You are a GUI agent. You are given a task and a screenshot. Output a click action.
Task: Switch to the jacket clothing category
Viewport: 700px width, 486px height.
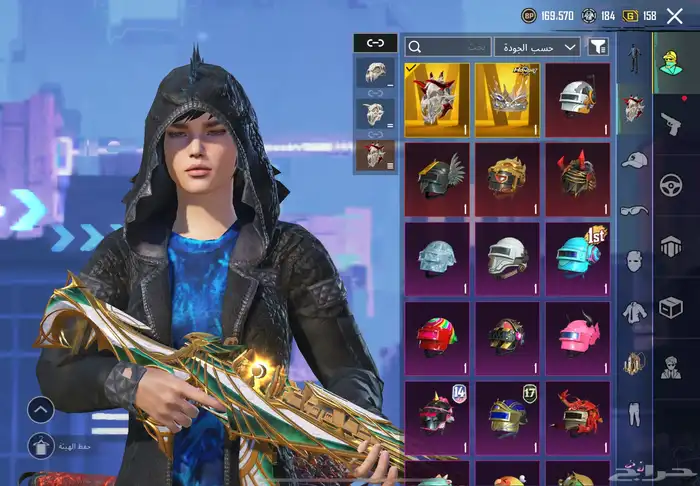tap(634, 312)
